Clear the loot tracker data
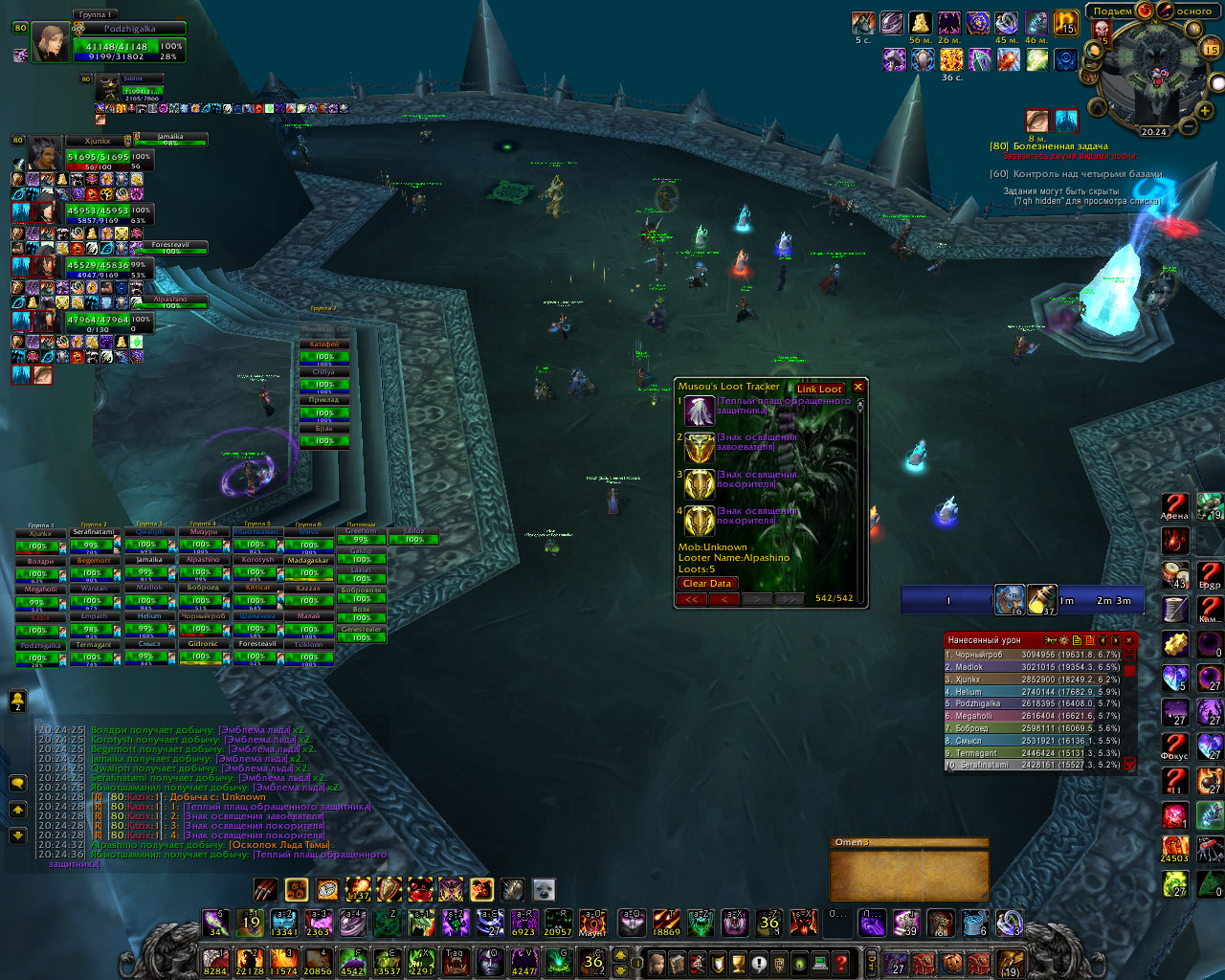Viewport: 1225px width, 980px height. 707,583
